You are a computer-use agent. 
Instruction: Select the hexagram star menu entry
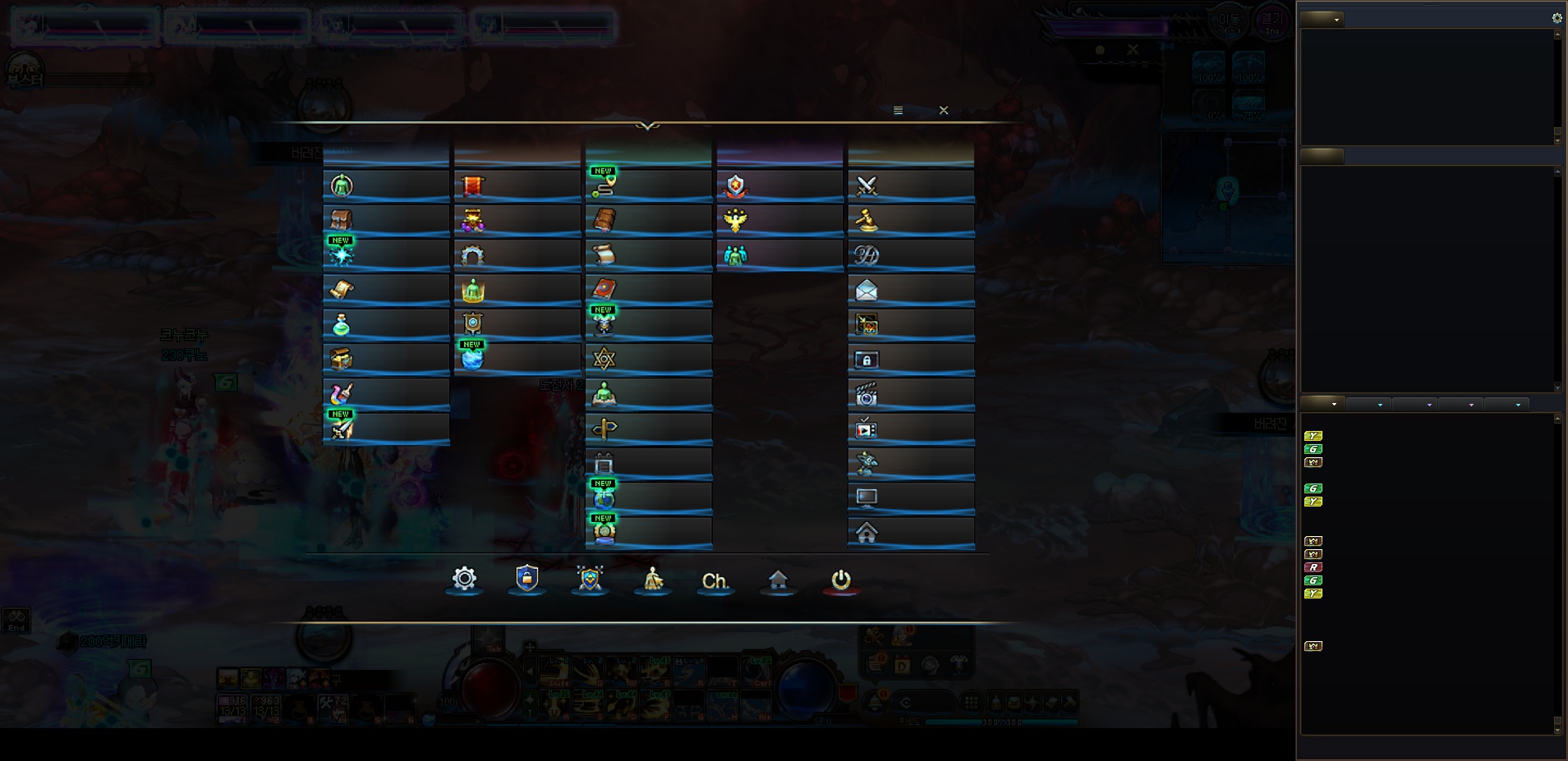[648, 359]
